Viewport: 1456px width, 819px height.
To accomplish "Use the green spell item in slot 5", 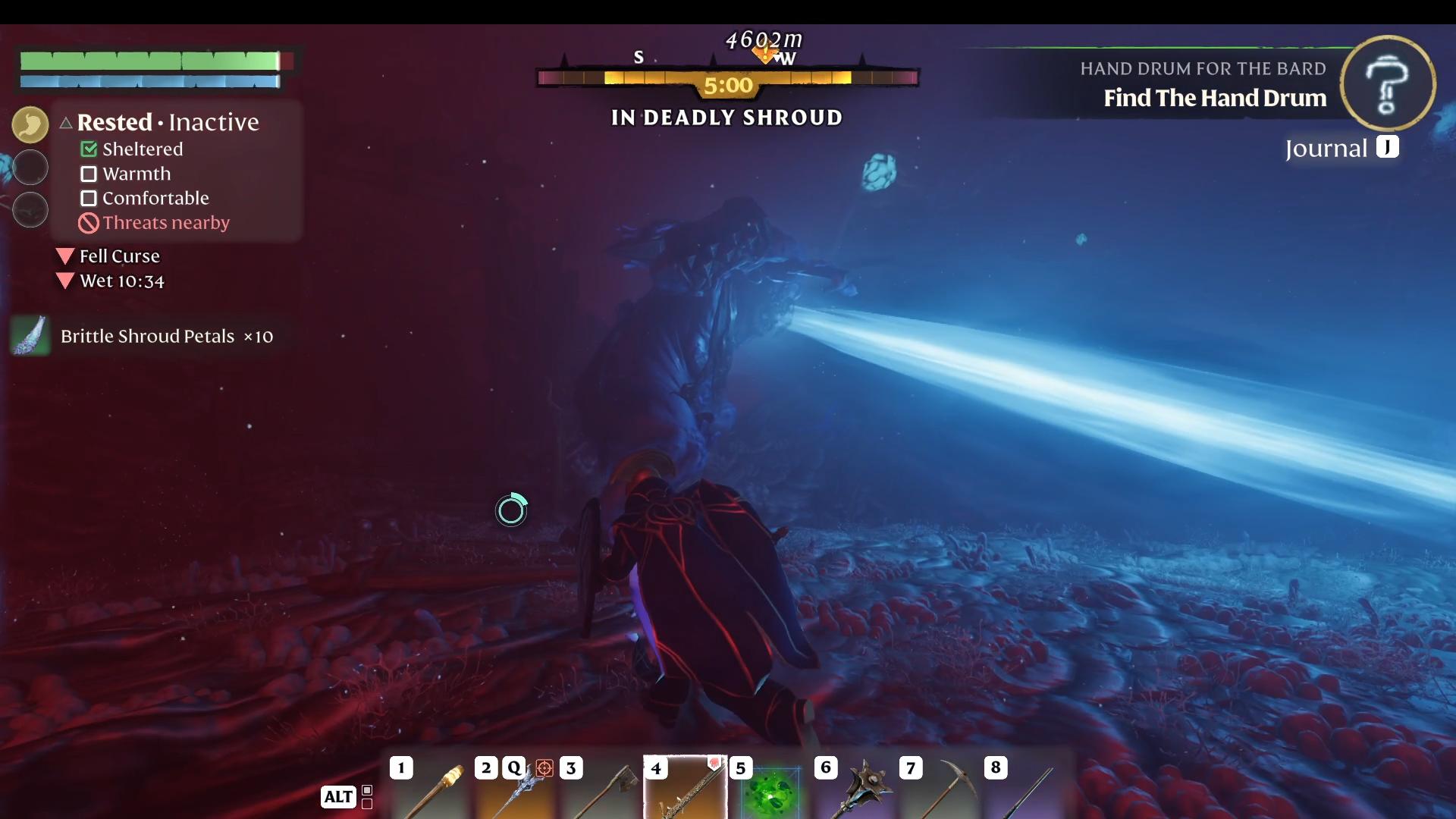I will pos(770,792).
